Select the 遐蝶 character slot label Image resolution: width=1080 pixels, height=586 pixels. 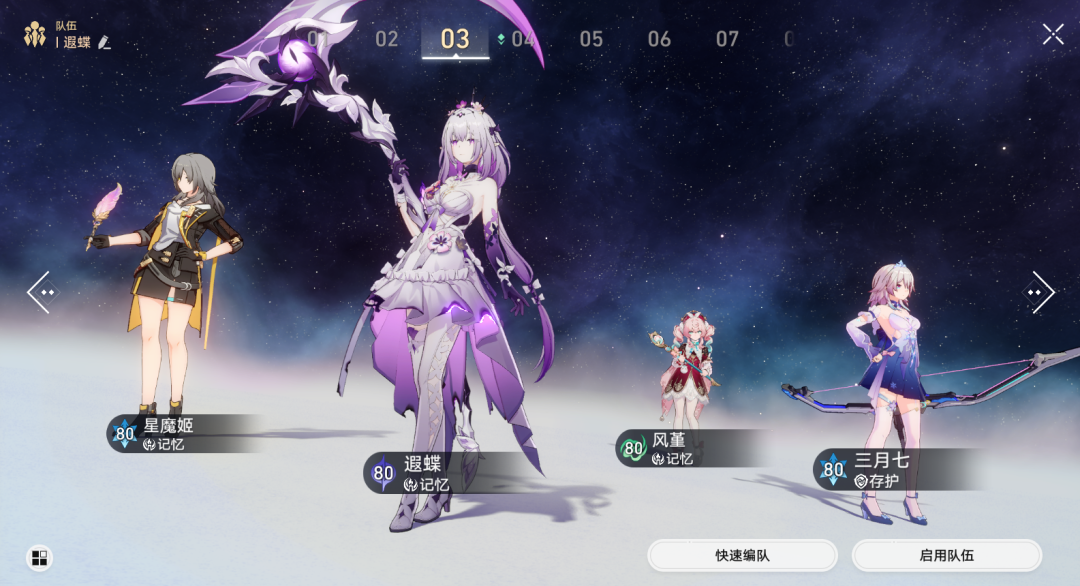pos(422,473)
